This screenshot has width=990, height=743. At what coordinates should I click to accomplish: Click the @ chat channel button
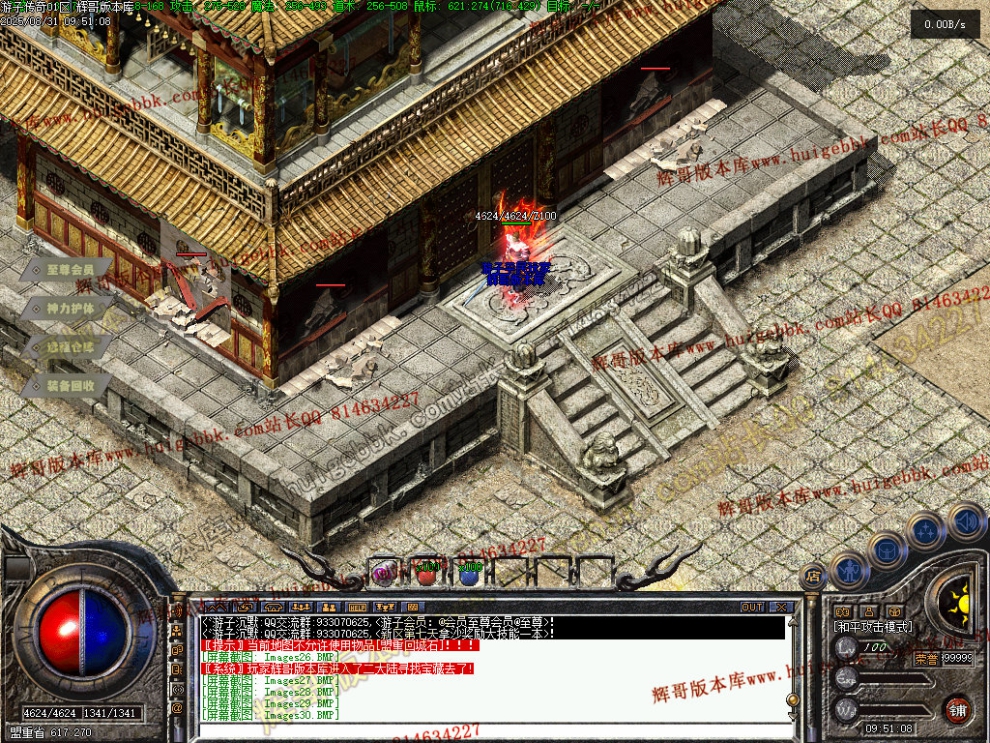tap(177, 708)
